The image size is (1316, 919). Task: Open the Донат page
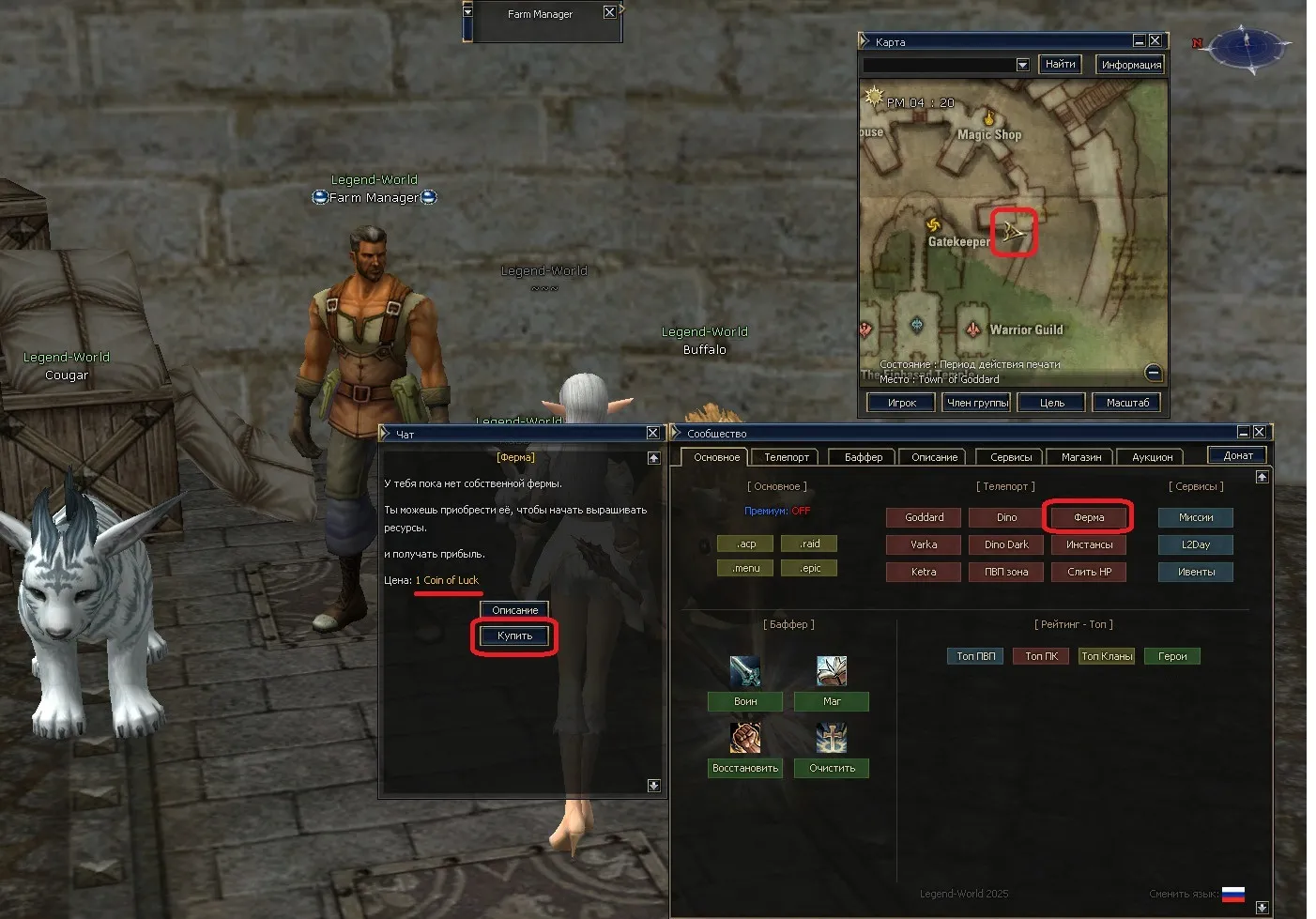(1237, 455)
